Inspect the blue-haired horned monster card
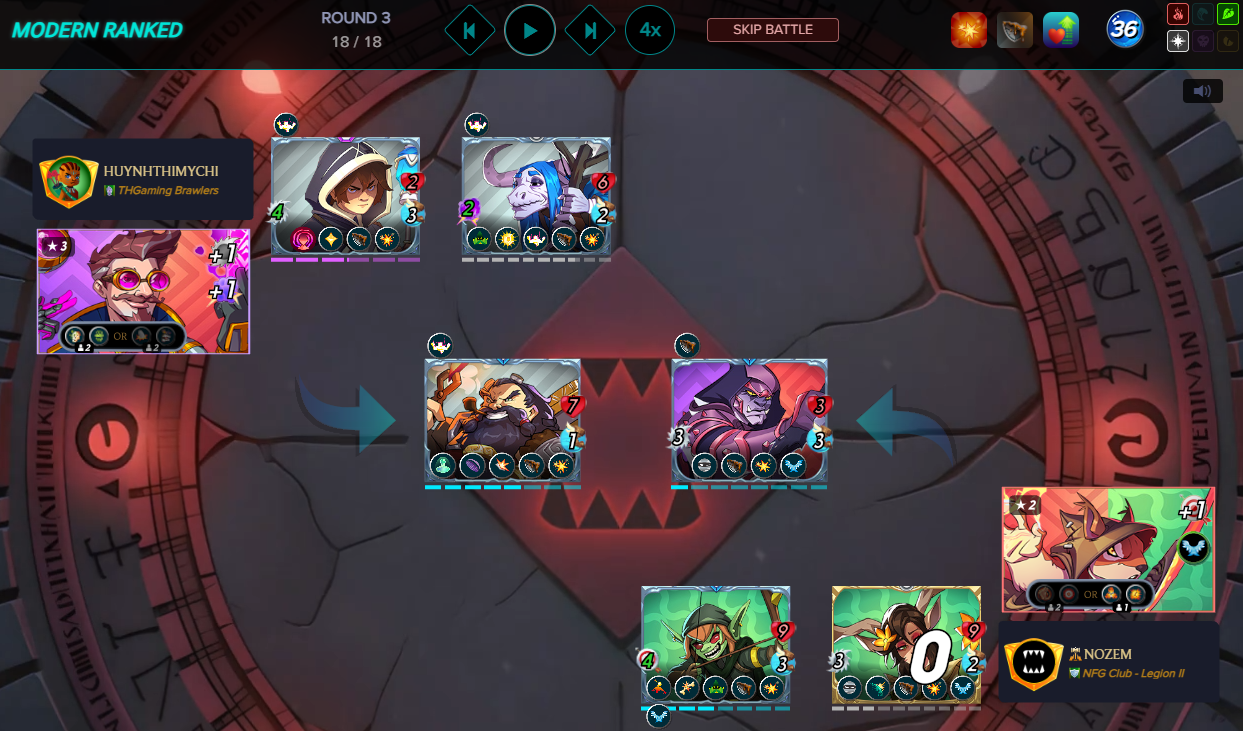1243x731 pixels. pyautogui.click(x=536, y=197)
